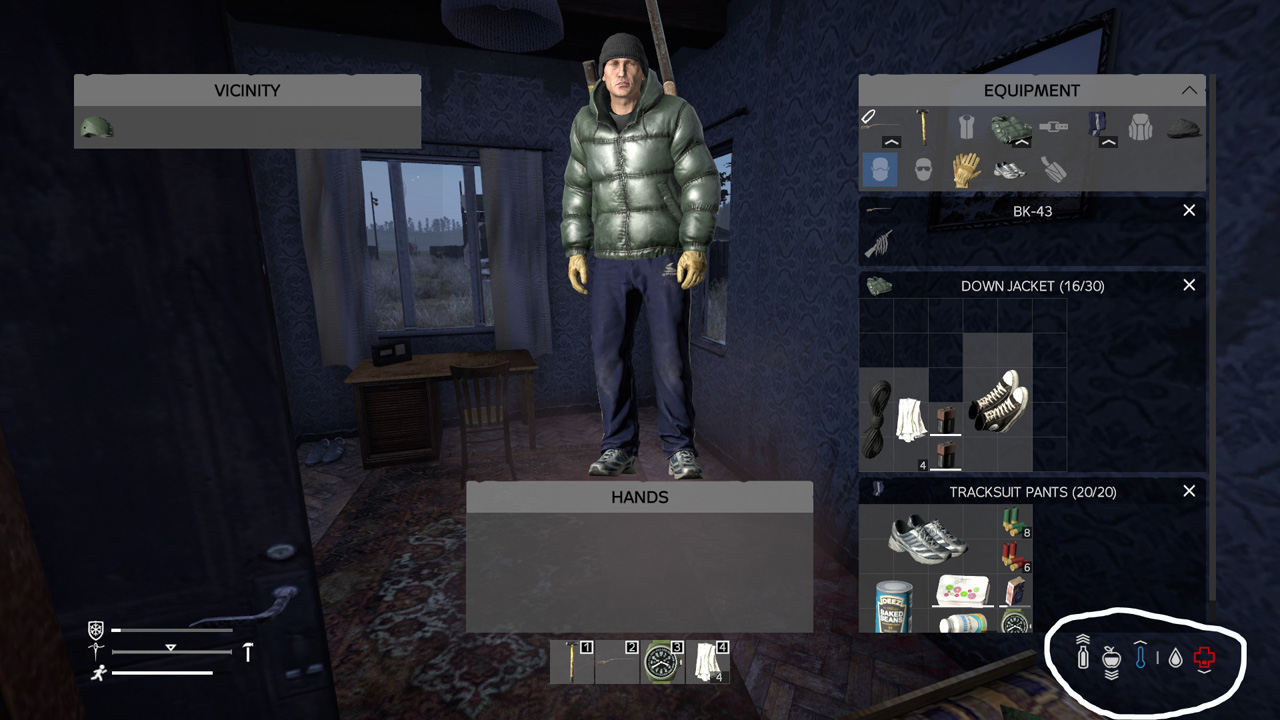Expand the down jacket slot chevron
This screenshot has height=720, width=1280.
click(x=1022, y=142)
